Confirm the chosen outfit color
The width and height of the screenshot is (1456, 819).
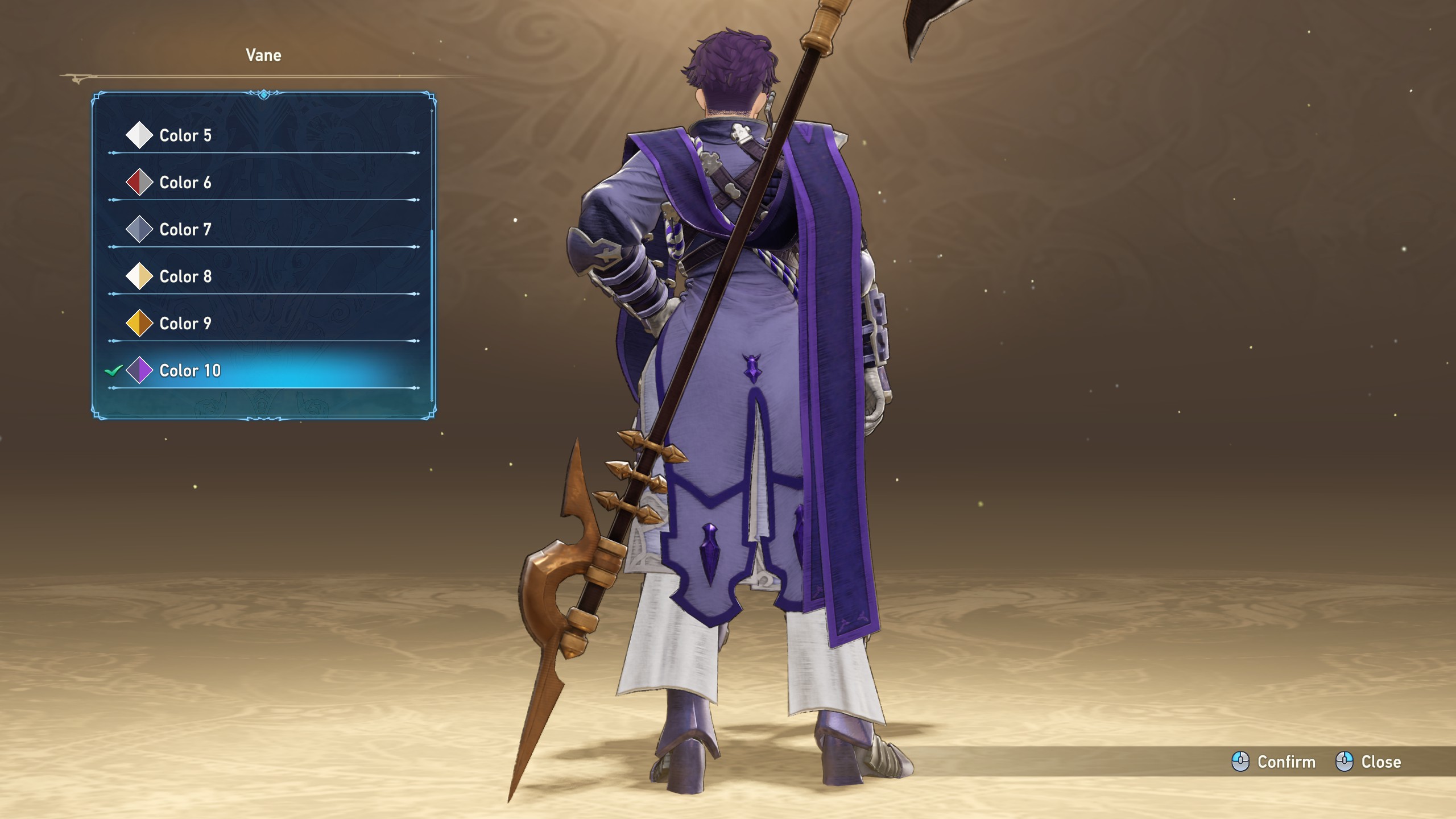1274,762
